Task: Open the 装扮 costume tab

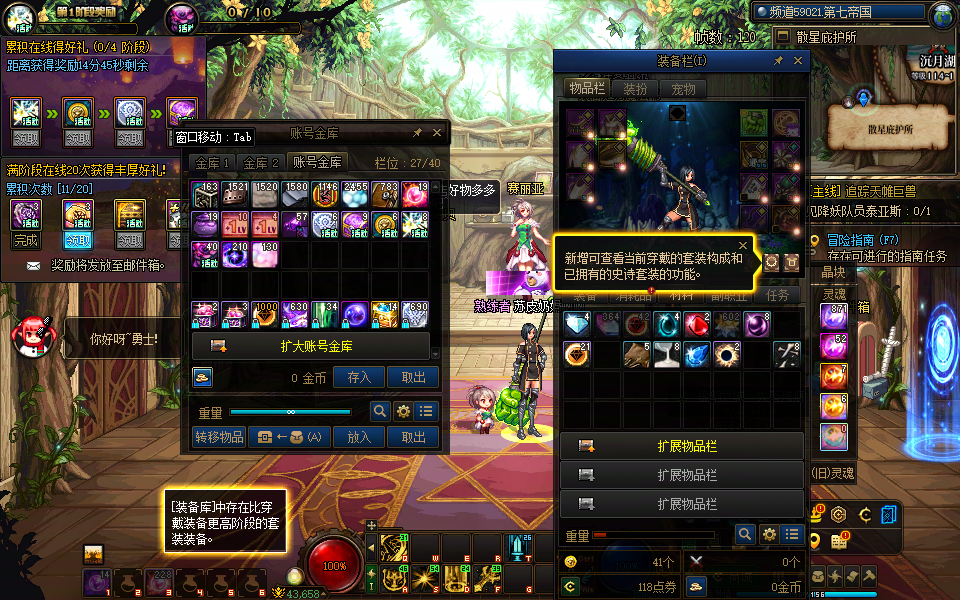Action: 635,88
